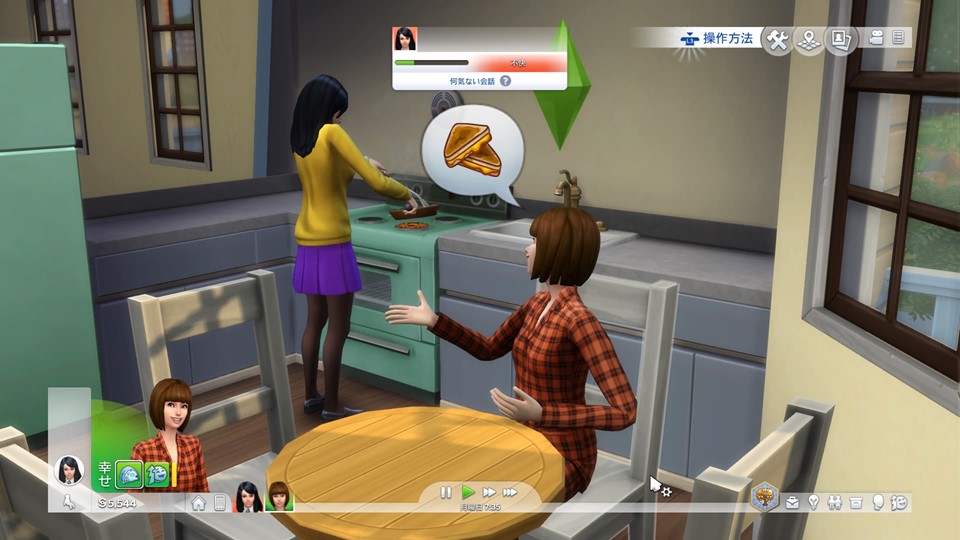This screenshot has height=540, width=960.
Task: Select the black-haired Sim portrait in household bar
Action: 247,497
